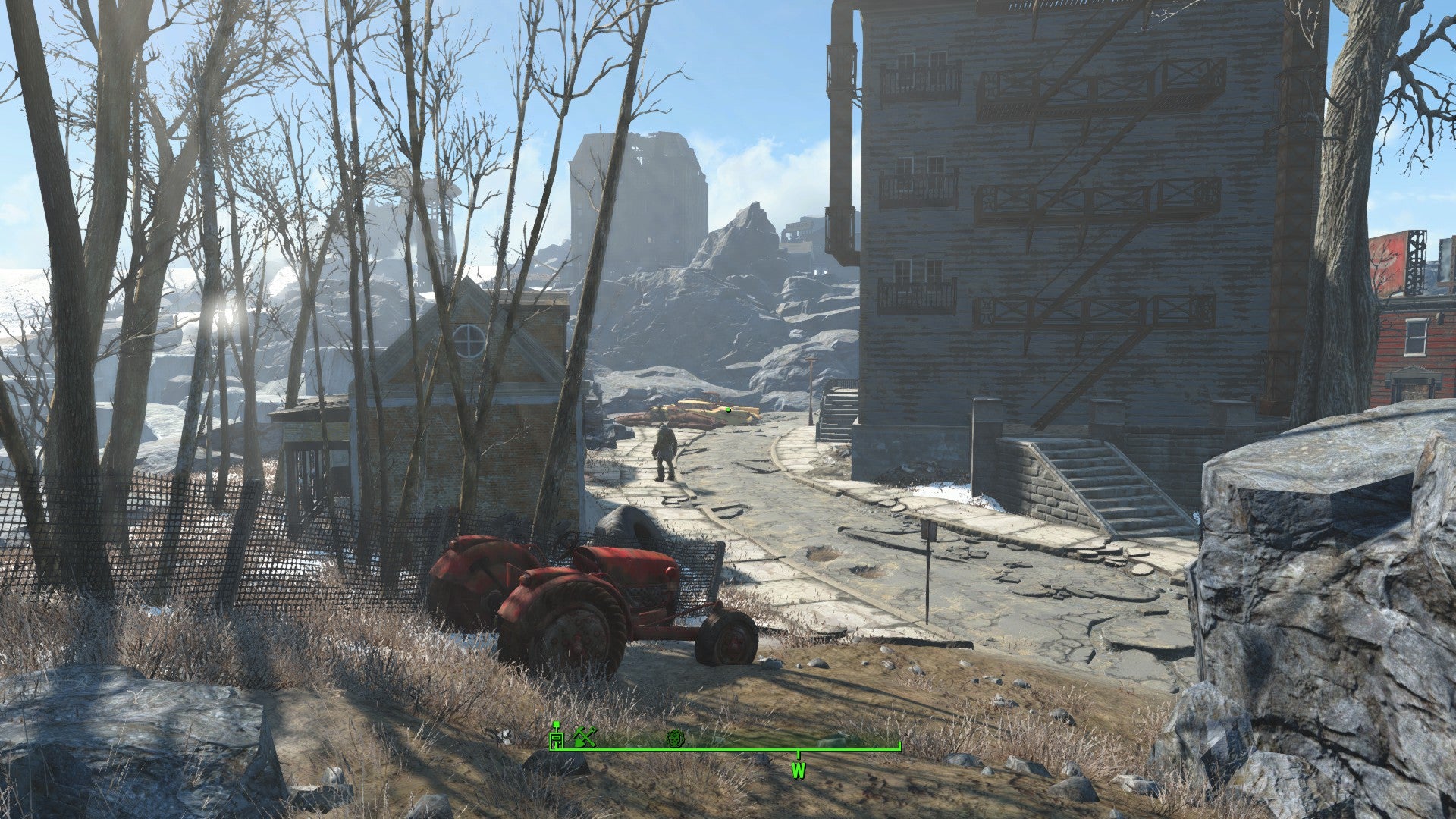Select the left endpoint of the compass bar
This screenshot has height=819, width=1456.
coord(551,751)
